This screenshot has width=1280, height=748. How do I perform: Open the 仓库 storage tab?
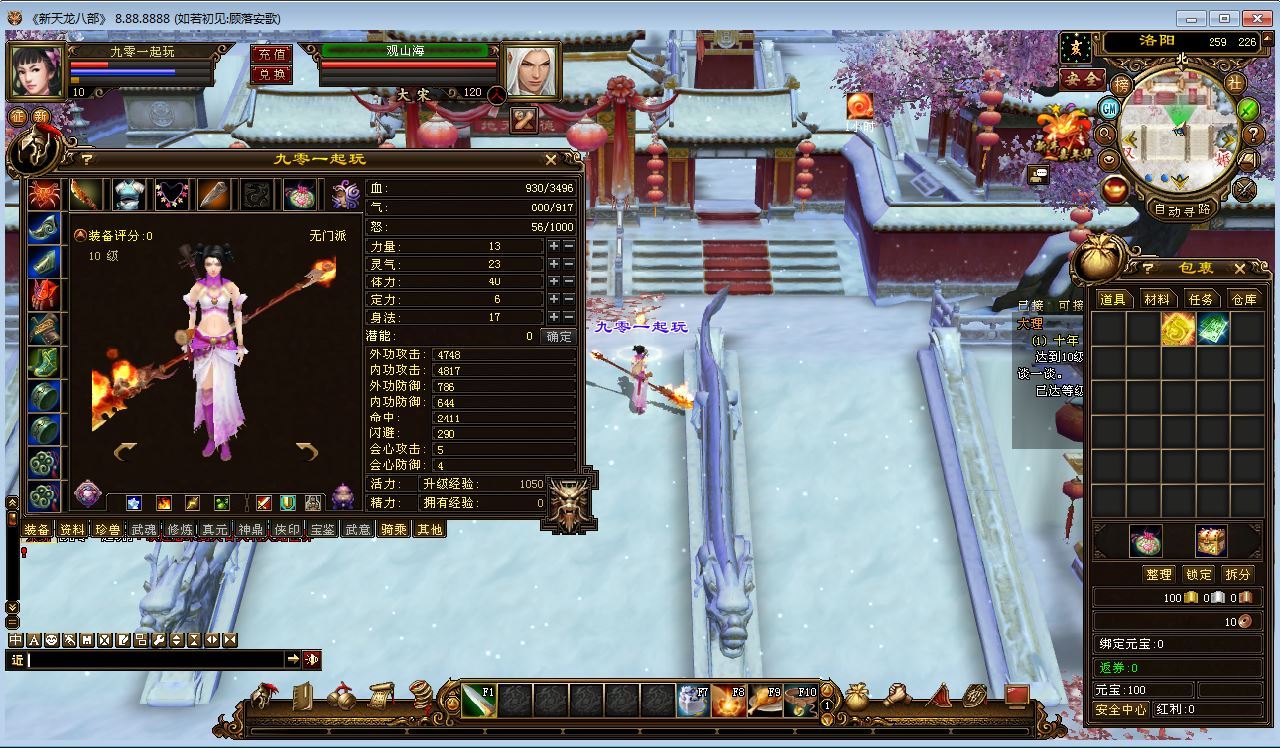point(1244,300)
